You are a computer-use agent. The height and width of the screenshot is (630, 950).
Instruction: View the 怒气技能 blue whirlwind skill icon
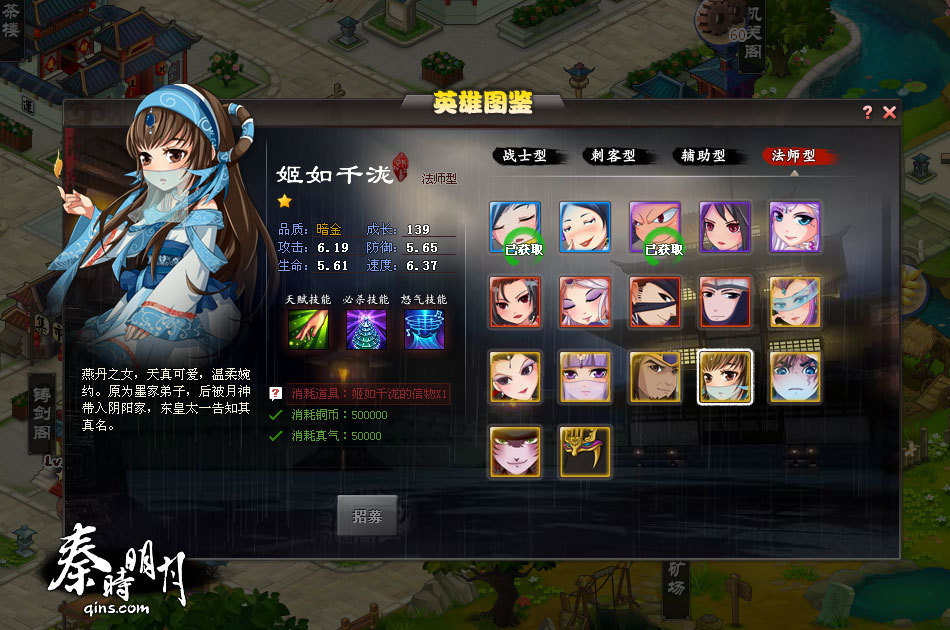[424, 330]
